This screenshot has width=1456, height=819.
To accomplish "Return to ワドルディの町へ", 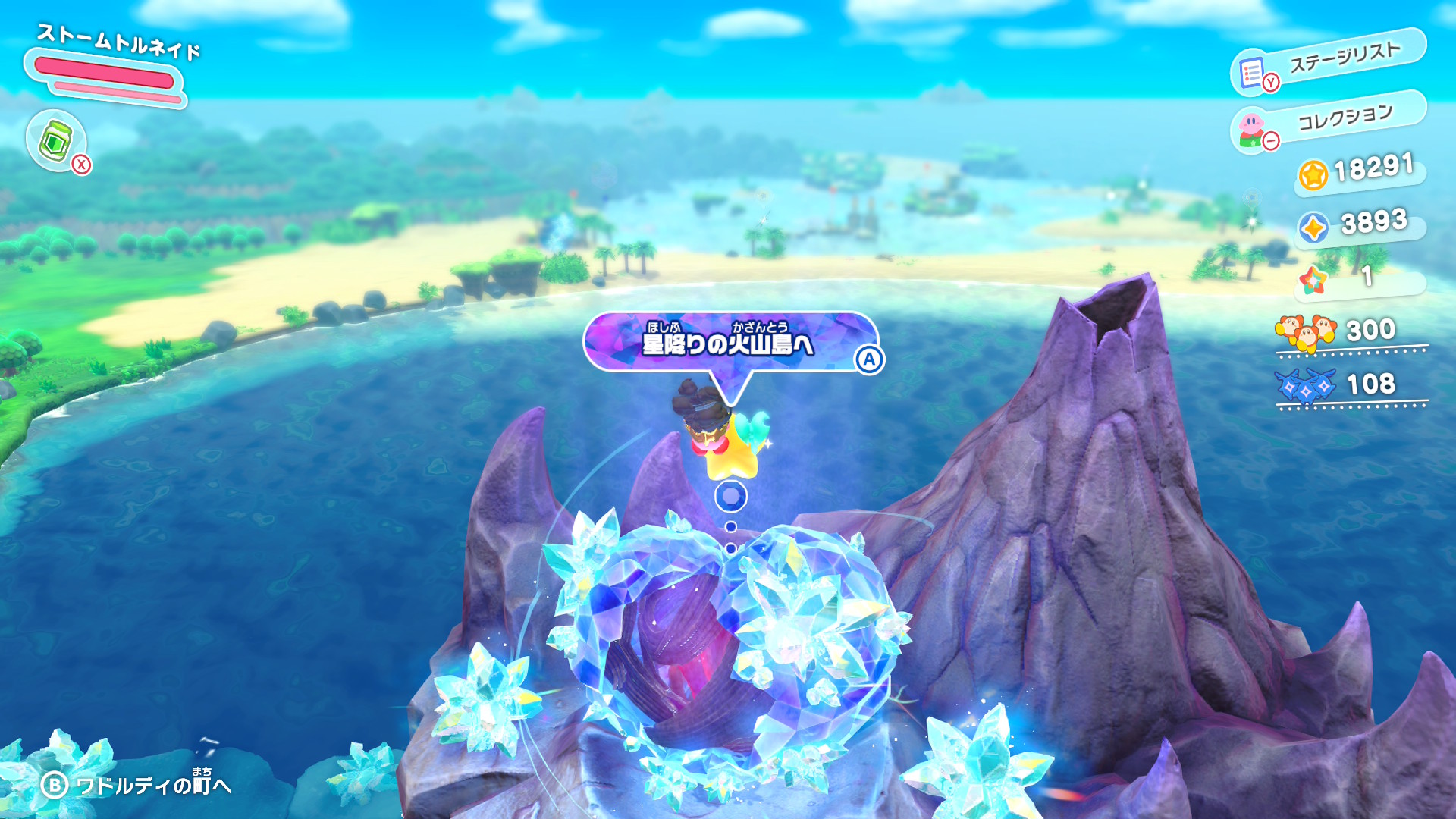I will (136, 785).
